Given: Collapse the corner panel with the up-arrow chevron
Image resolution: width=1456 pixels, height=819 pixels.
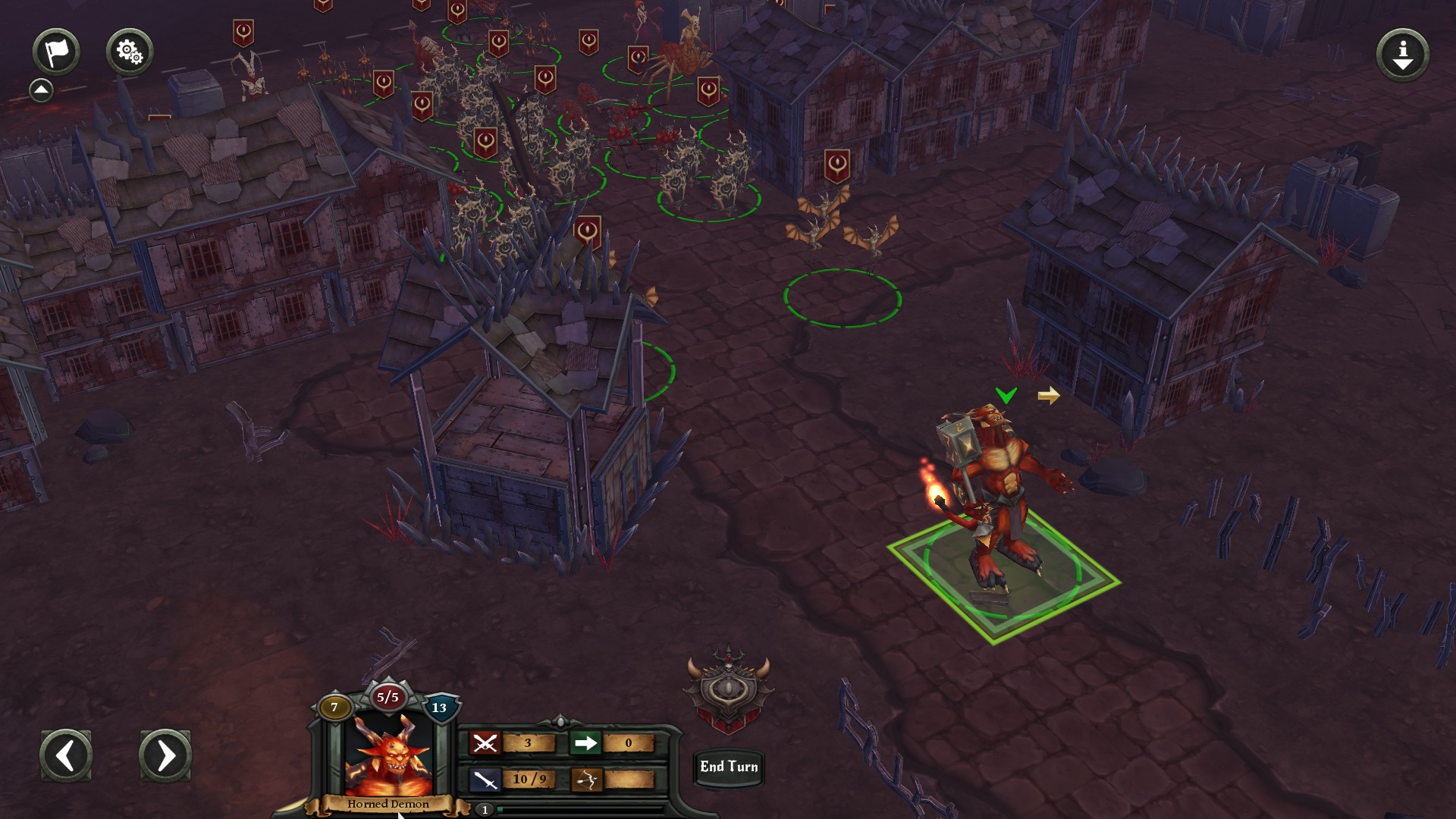Looking at the screenshot, I should click(42, 88).
